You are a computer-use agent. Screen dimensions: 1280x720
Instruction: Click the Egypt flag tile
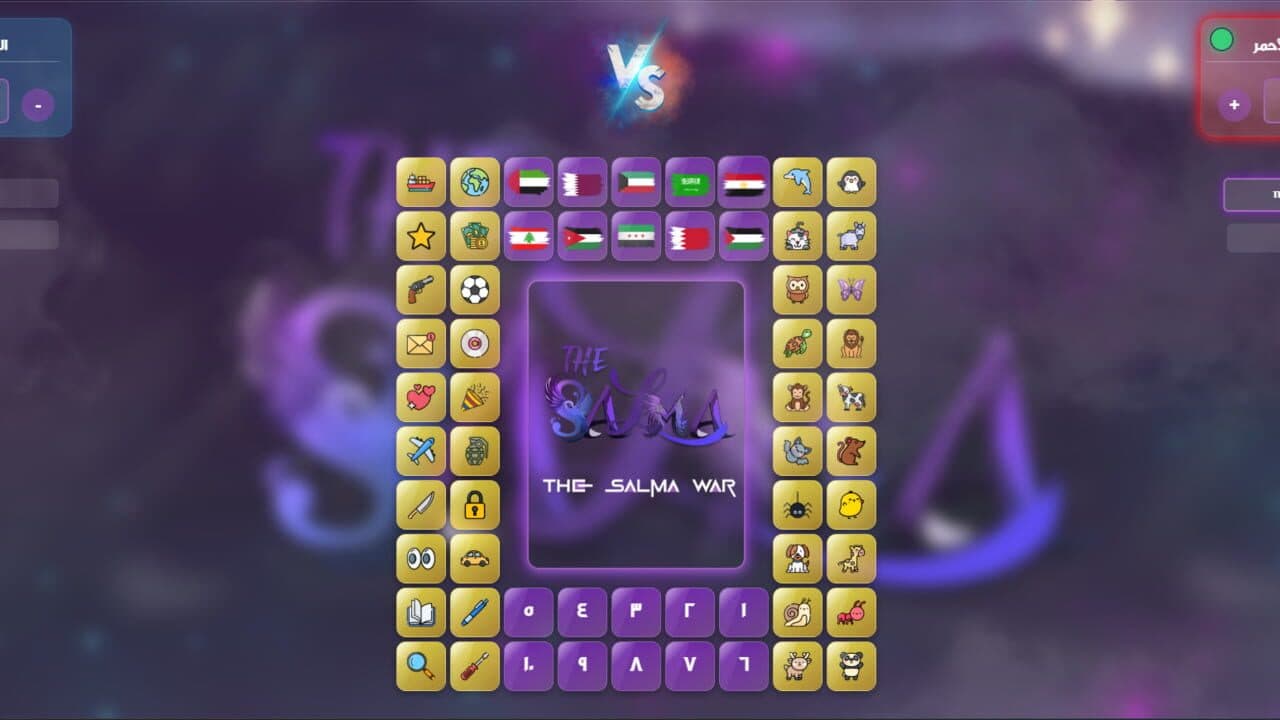744,183
